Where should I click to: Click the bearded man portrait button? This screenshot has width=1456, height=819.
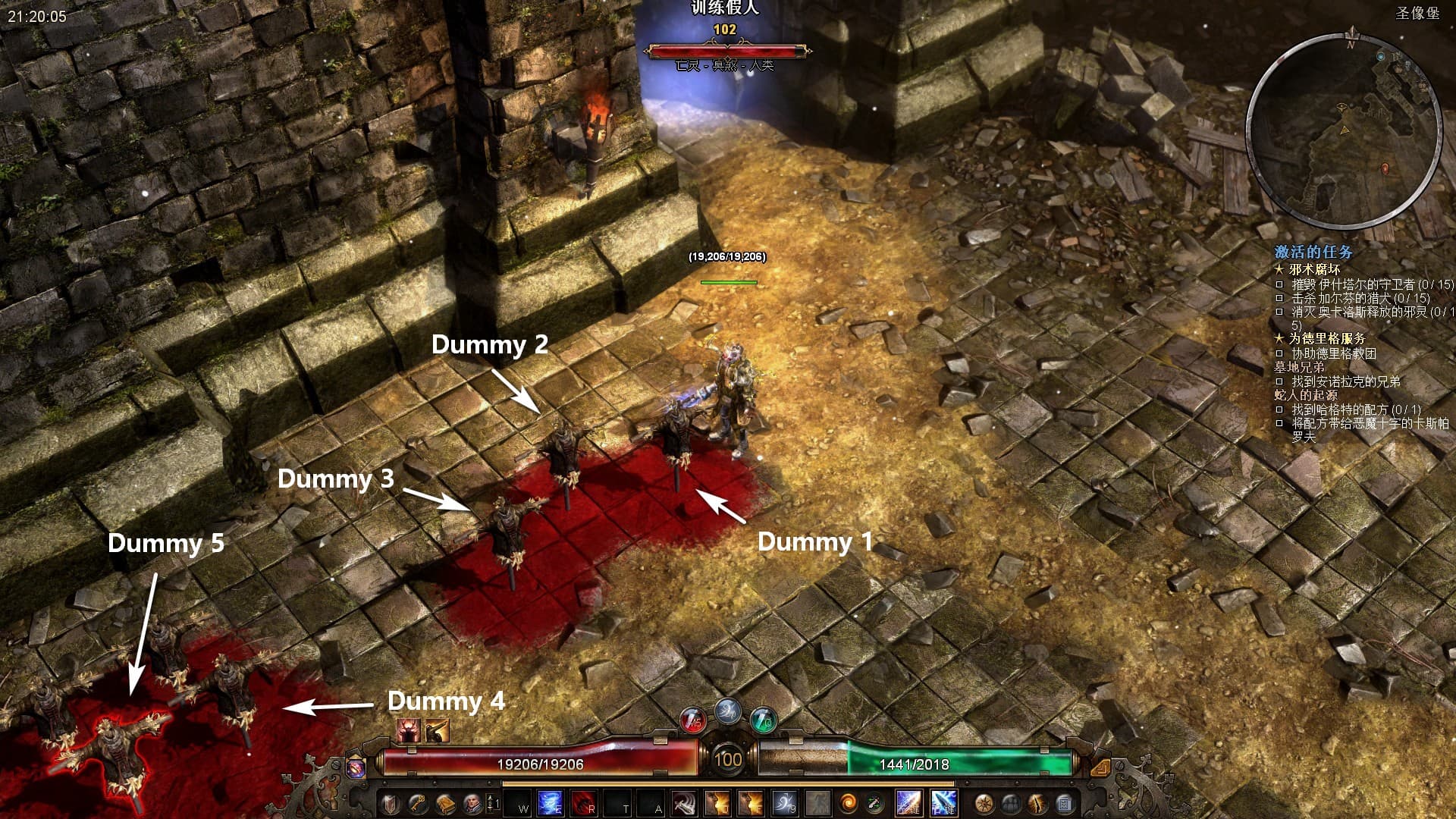(x=472, y=803)
